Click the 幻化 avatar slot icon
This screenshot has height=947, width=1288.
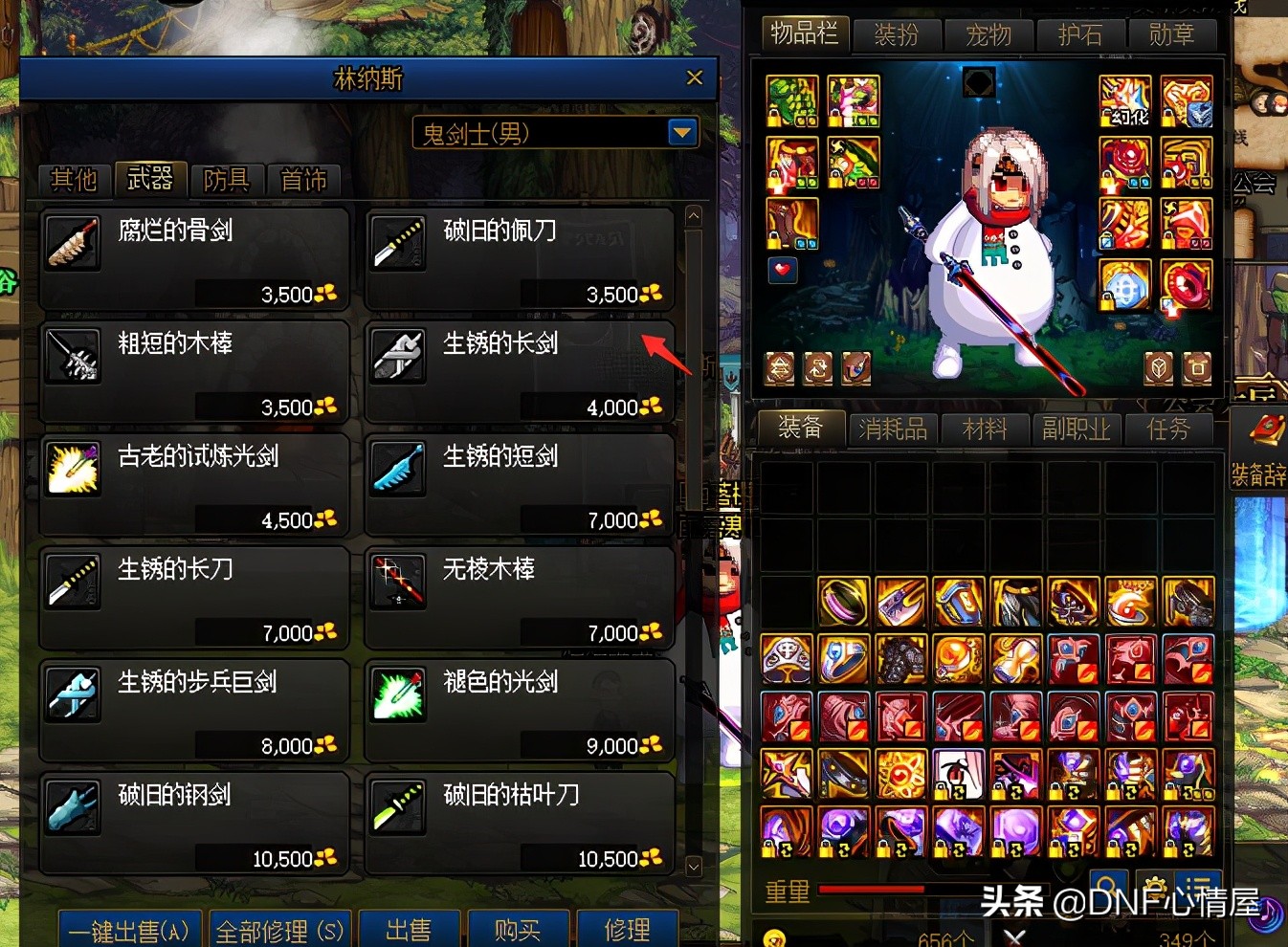[x=1125, y=99]
